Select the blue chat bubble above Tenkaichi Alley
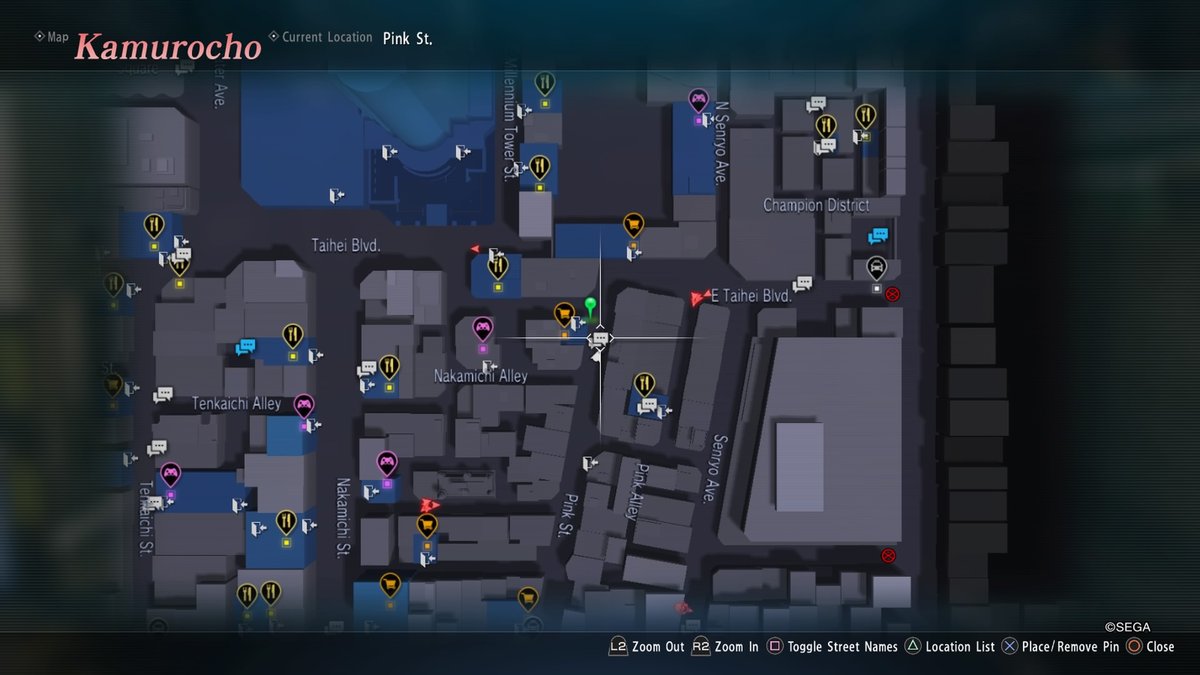Screen dimensions: 1200x675 (246, 347)
